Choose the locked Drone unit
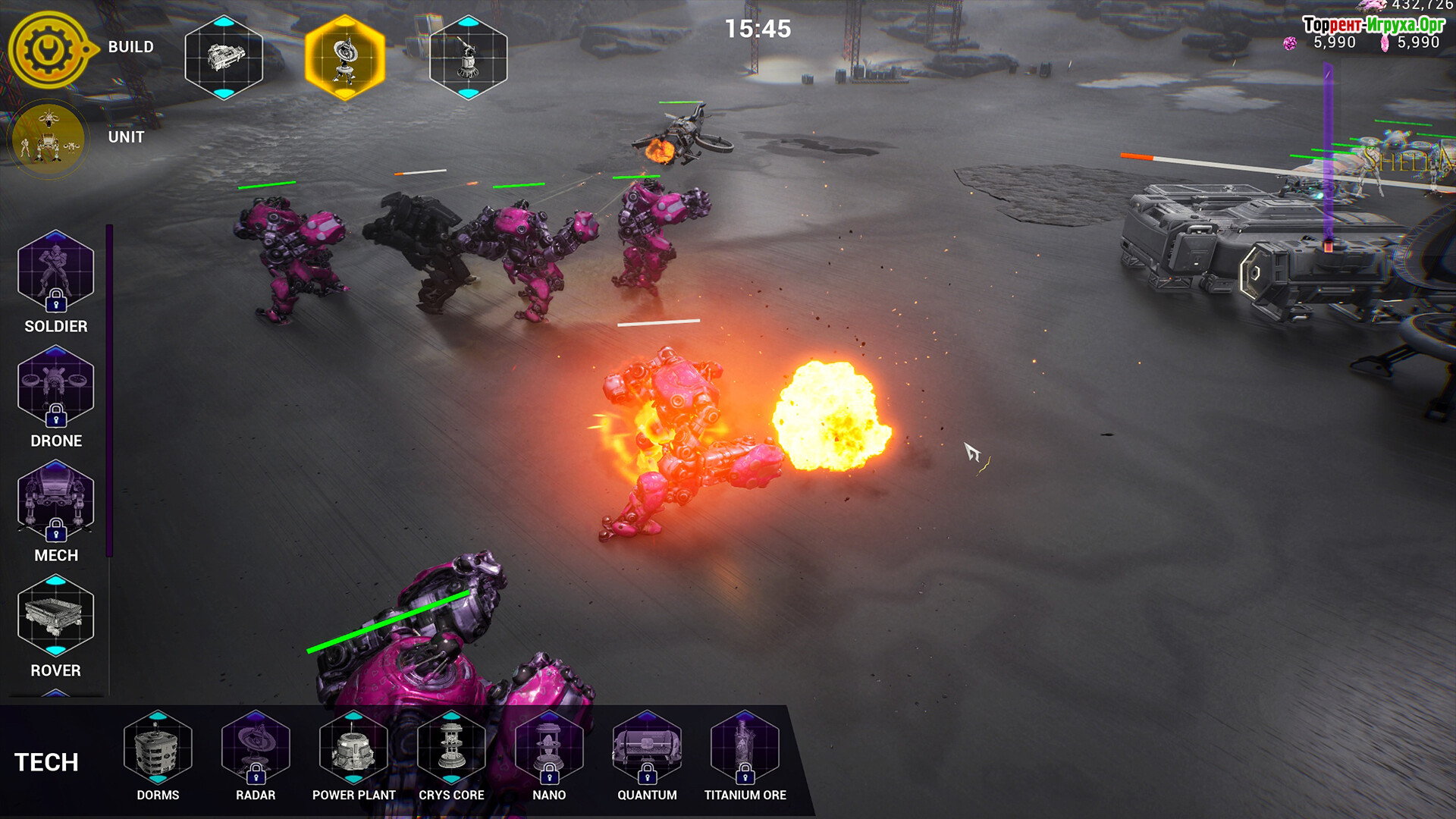 55,386
